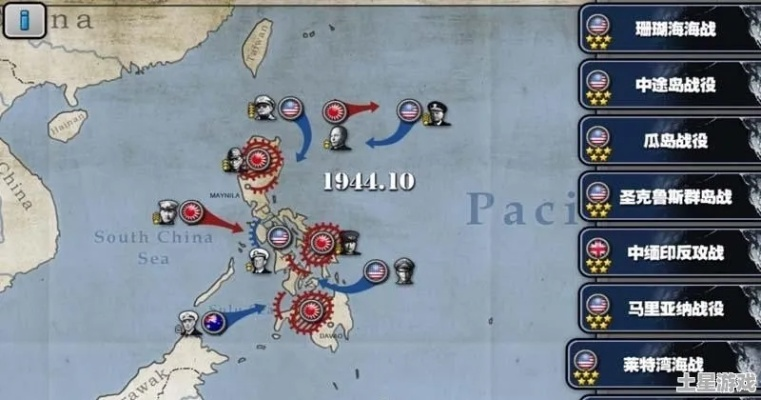Image resolution: width=761 pixels, height=400 pixels.
Task: Open the info button
Action: pyautogui.click(x=24, y=20)
